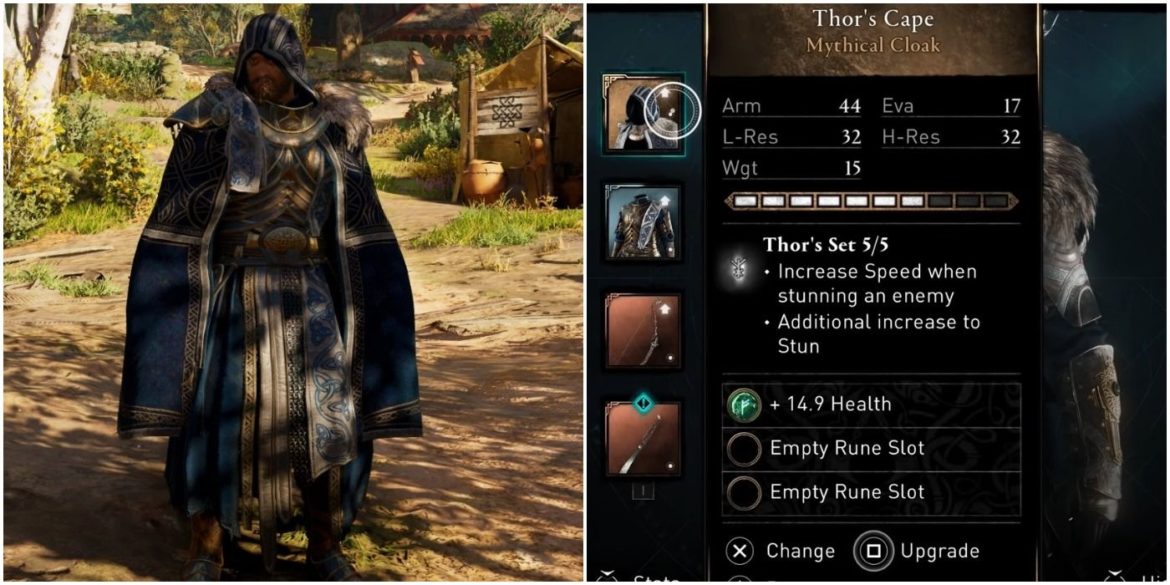Select the torso armor equipment slot
The height and width of the screenshot is (585, 1170).
[642, 222]
